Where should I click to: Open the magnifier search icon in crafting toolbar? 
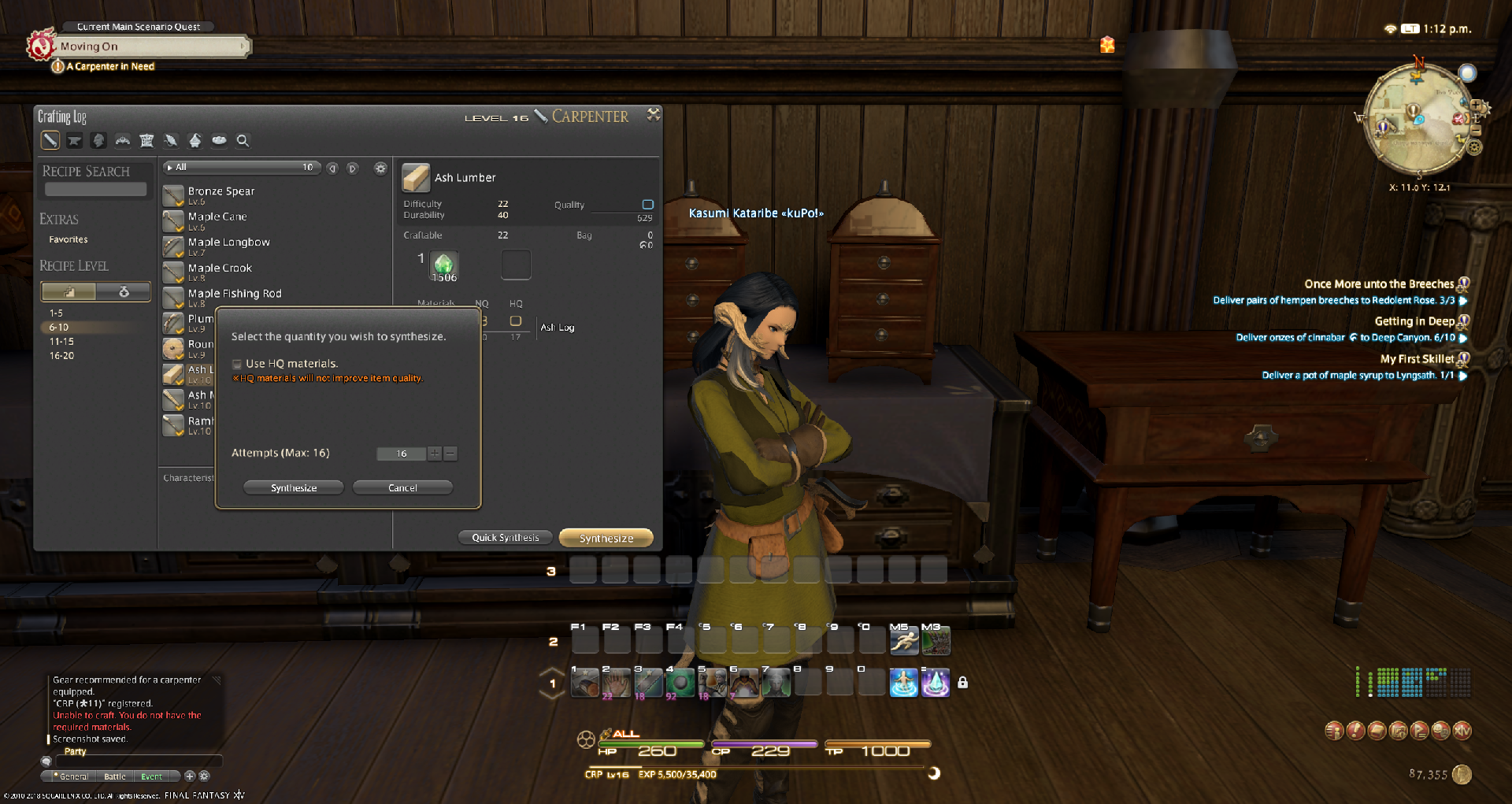(243, 141)
